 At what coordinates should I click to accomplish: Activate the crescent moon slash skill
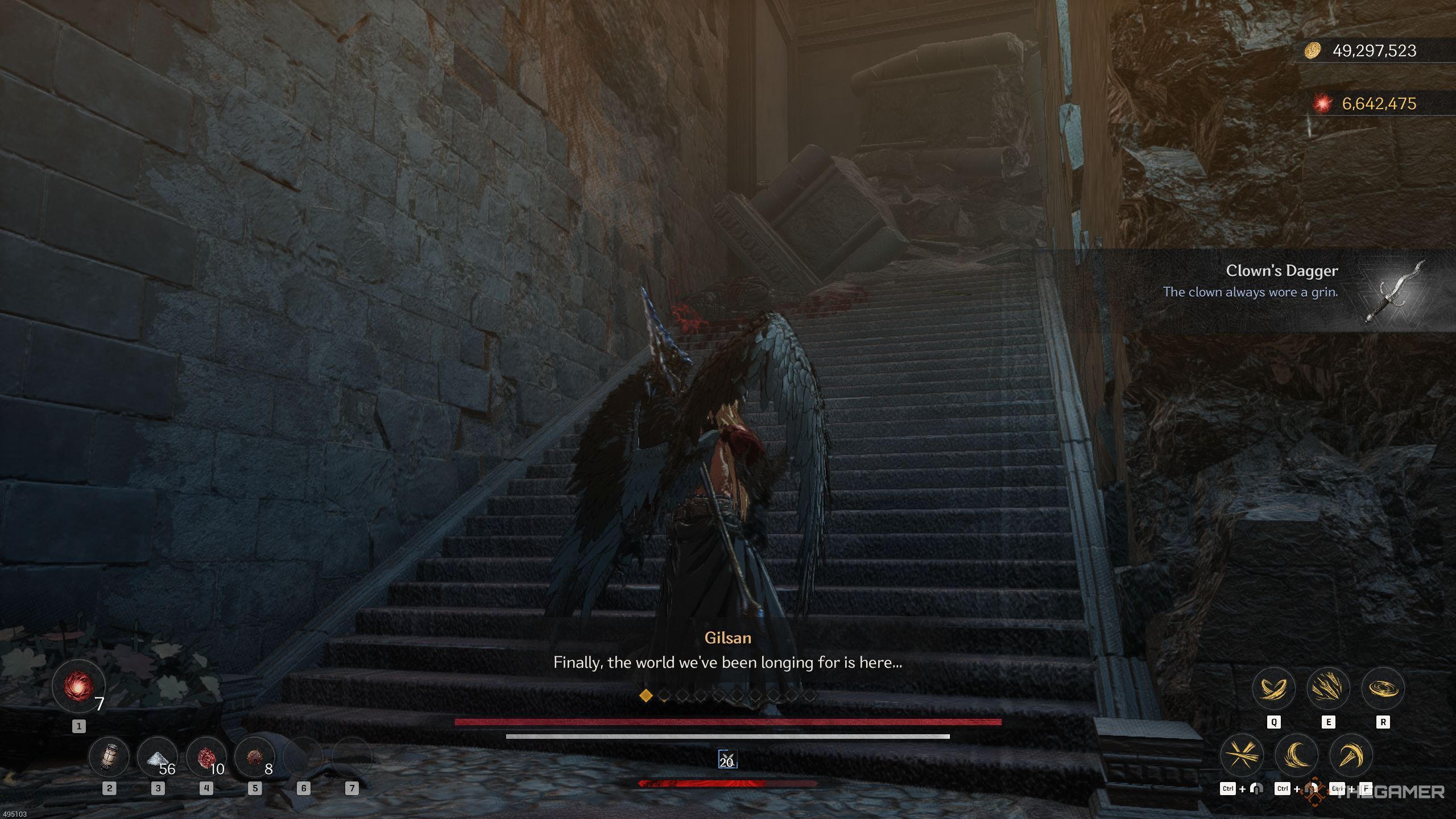coord(1297,756)
